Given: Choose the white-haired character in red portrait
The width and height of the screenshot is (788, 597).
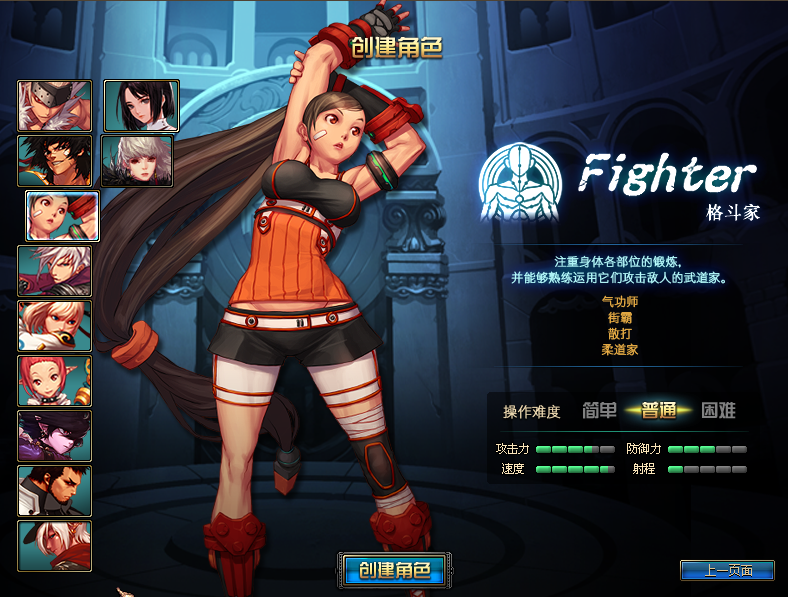Looking at the screenshot, I should point(54,546).
